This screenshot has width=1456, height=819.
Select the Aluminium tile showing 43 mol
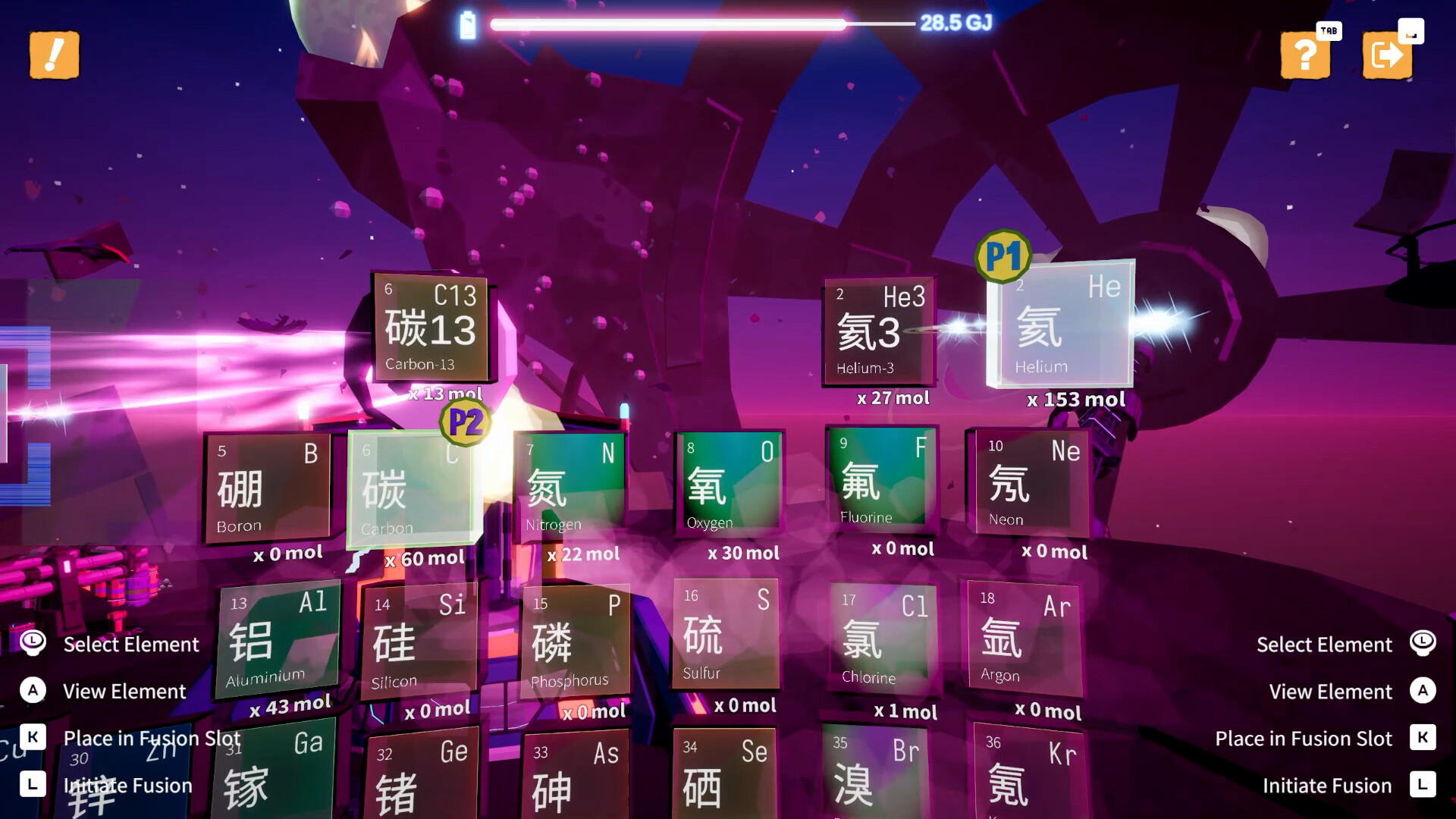pos(279,637)
